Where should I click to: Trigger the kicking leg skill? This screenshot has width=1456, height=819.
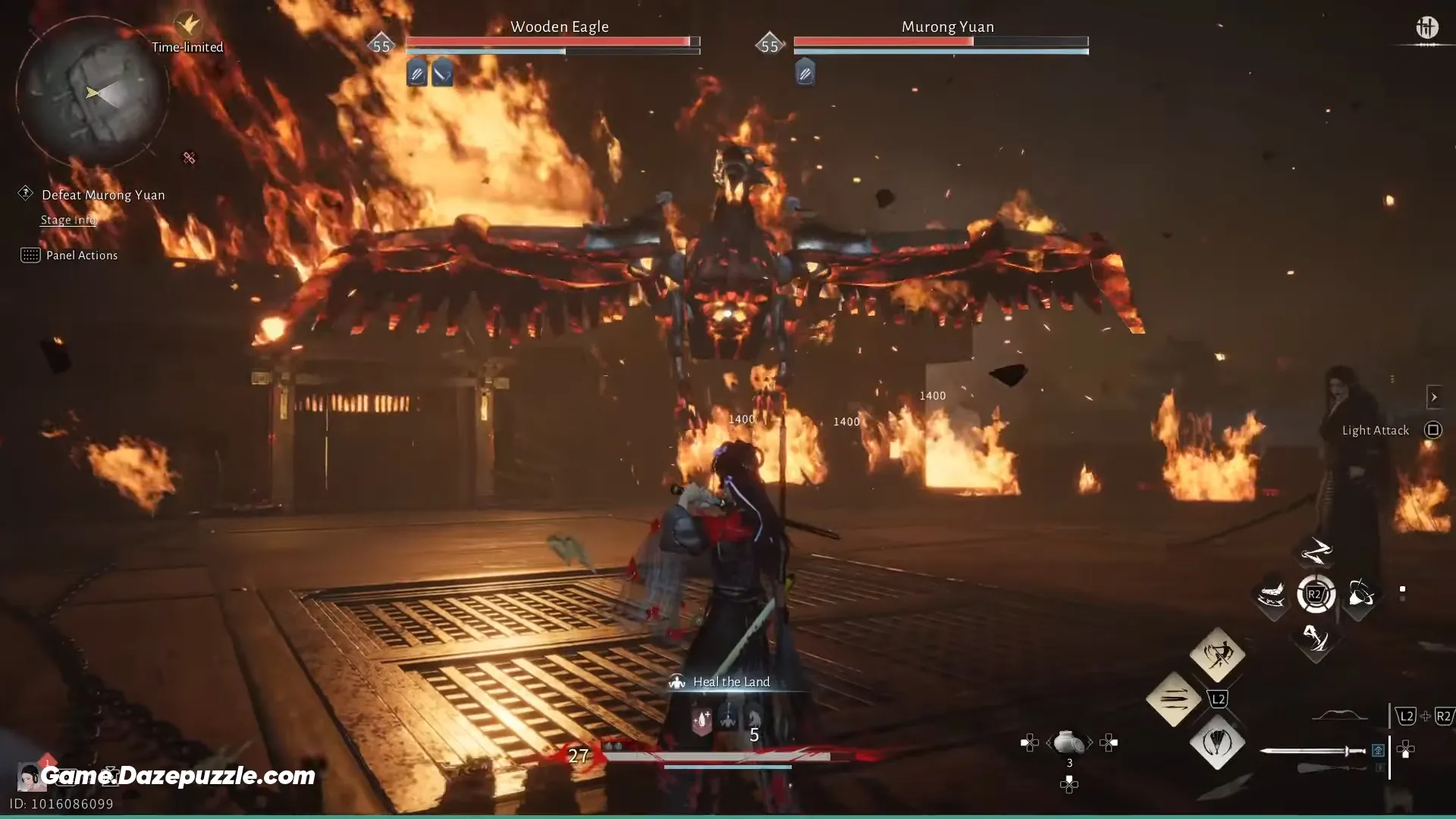pyautogui.click(x=1316, y=639)
